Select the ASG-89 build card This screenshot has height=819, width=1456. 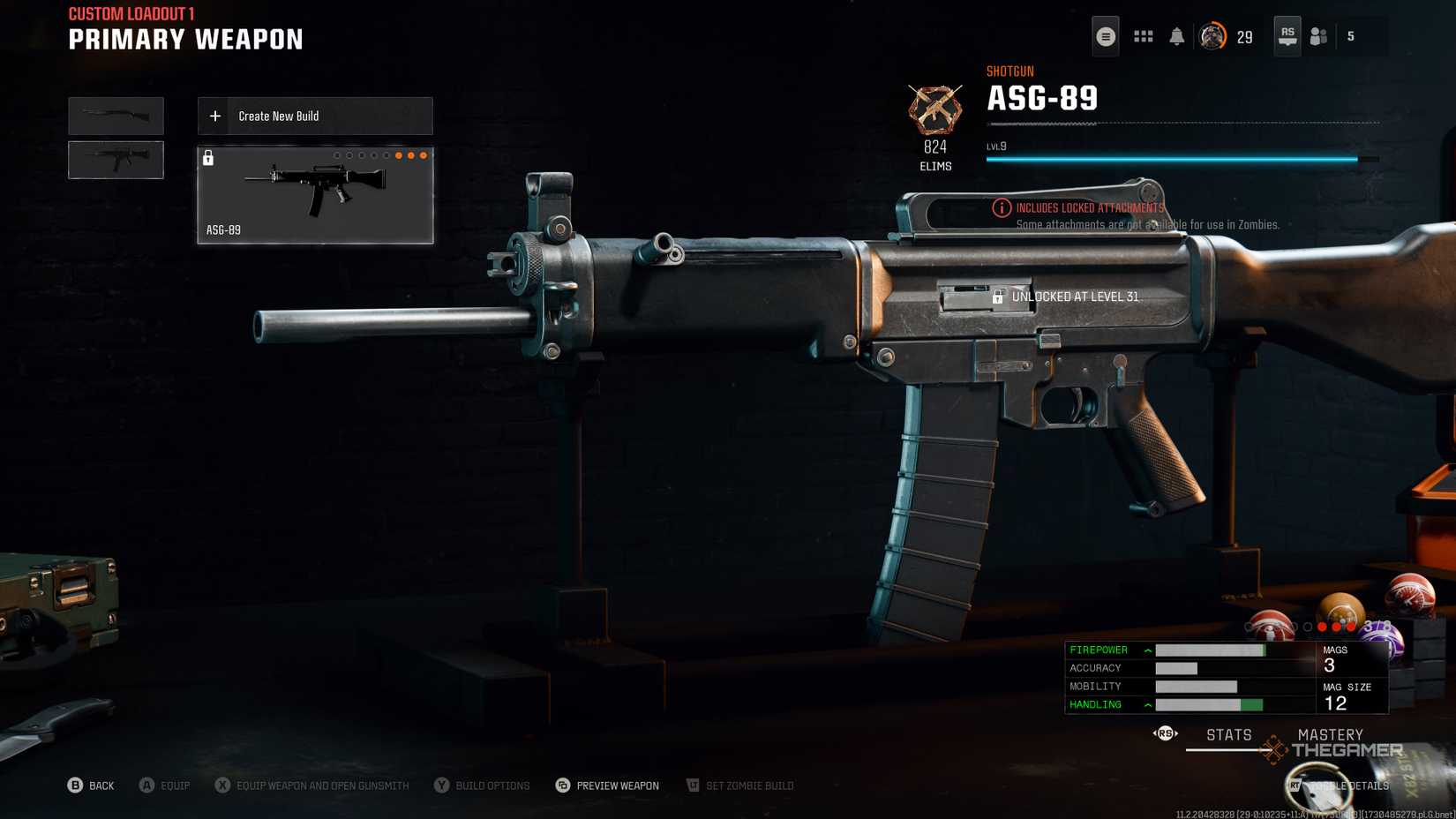tap(315, 195)
